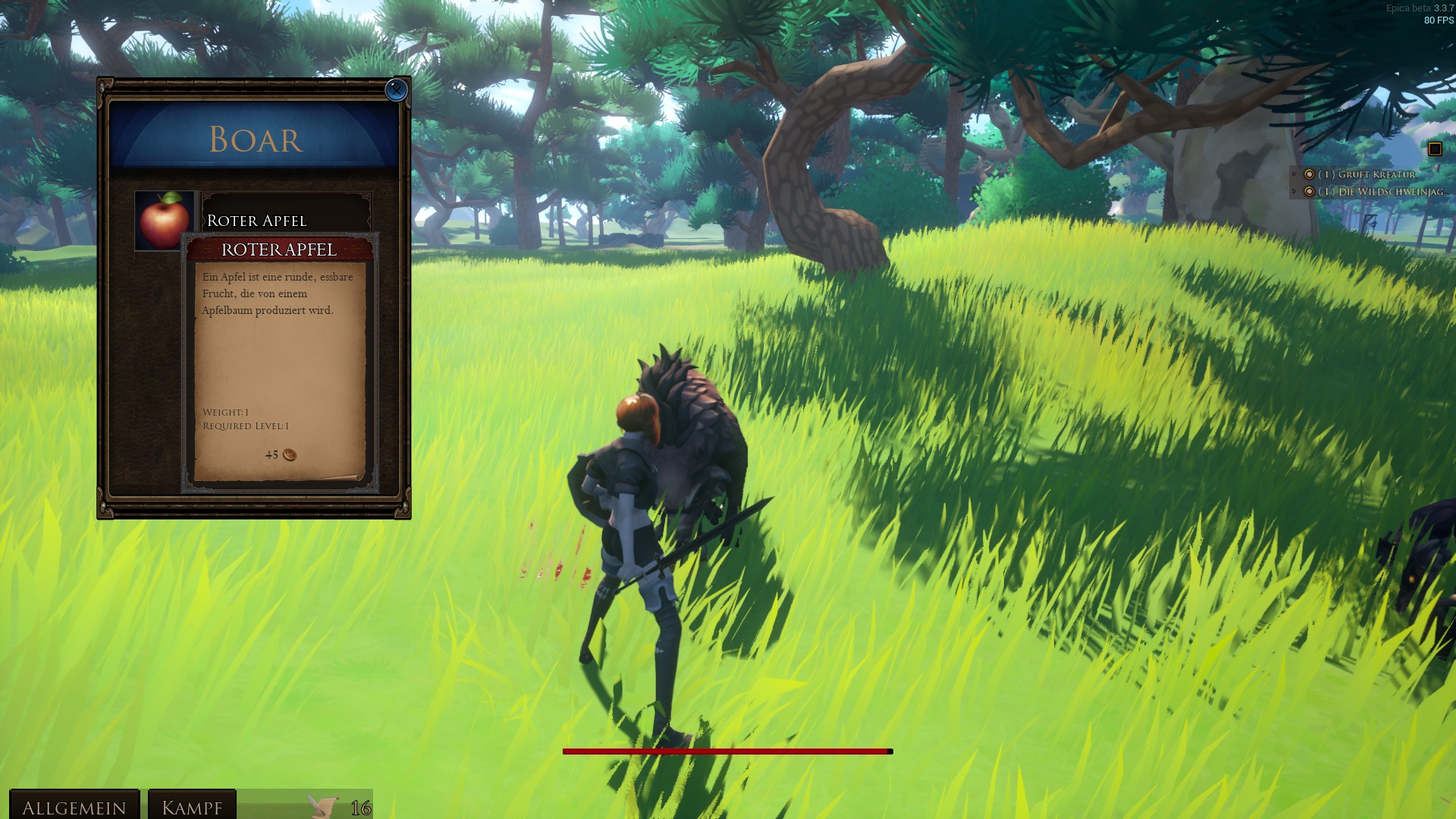The width and height of the screenshot is (1456, 819).
Task: Open the Kampf chat tab
Action: 192,807
